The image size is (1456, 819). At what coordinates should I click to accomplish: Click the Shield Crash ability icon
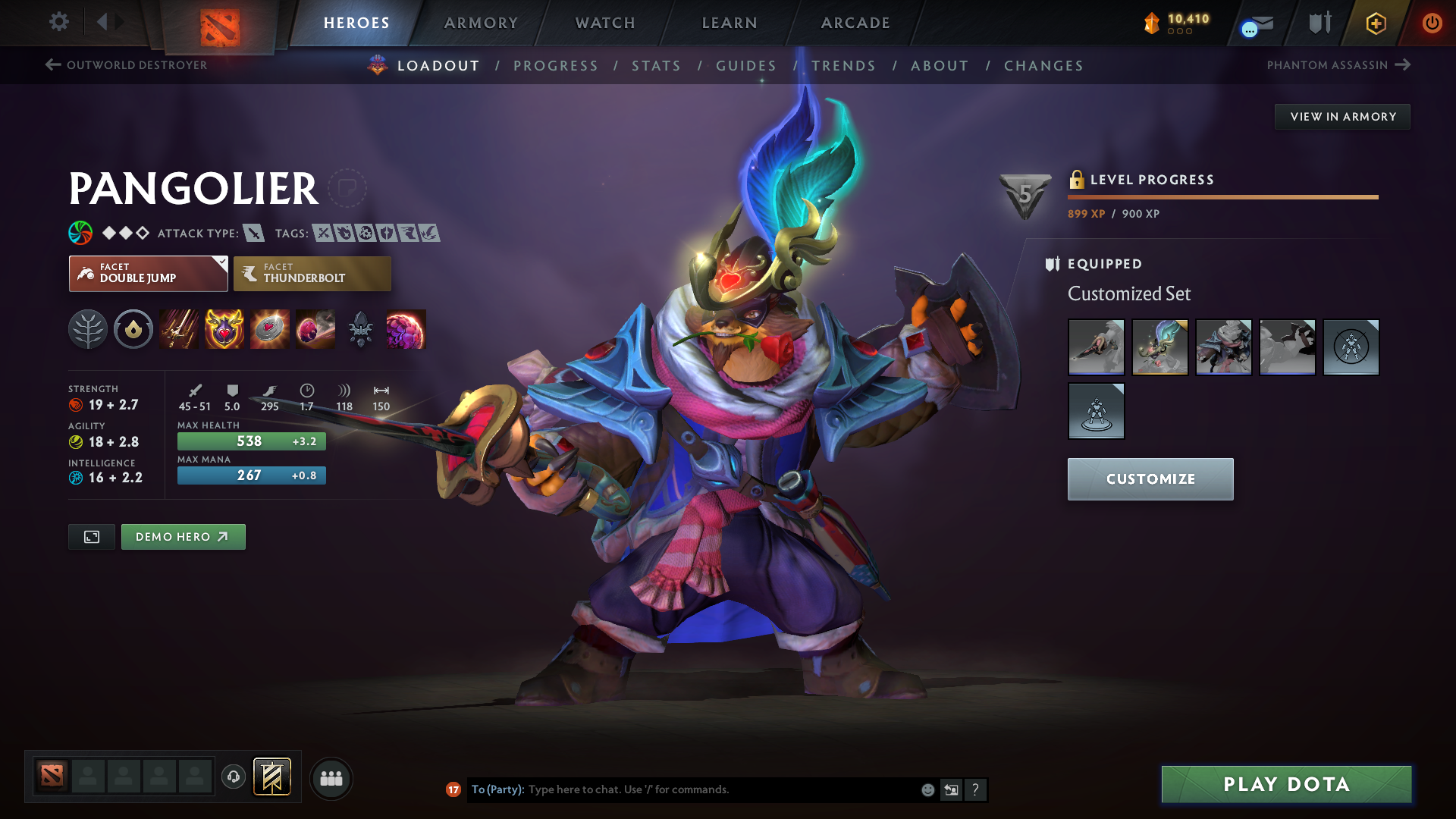(224, 329)
